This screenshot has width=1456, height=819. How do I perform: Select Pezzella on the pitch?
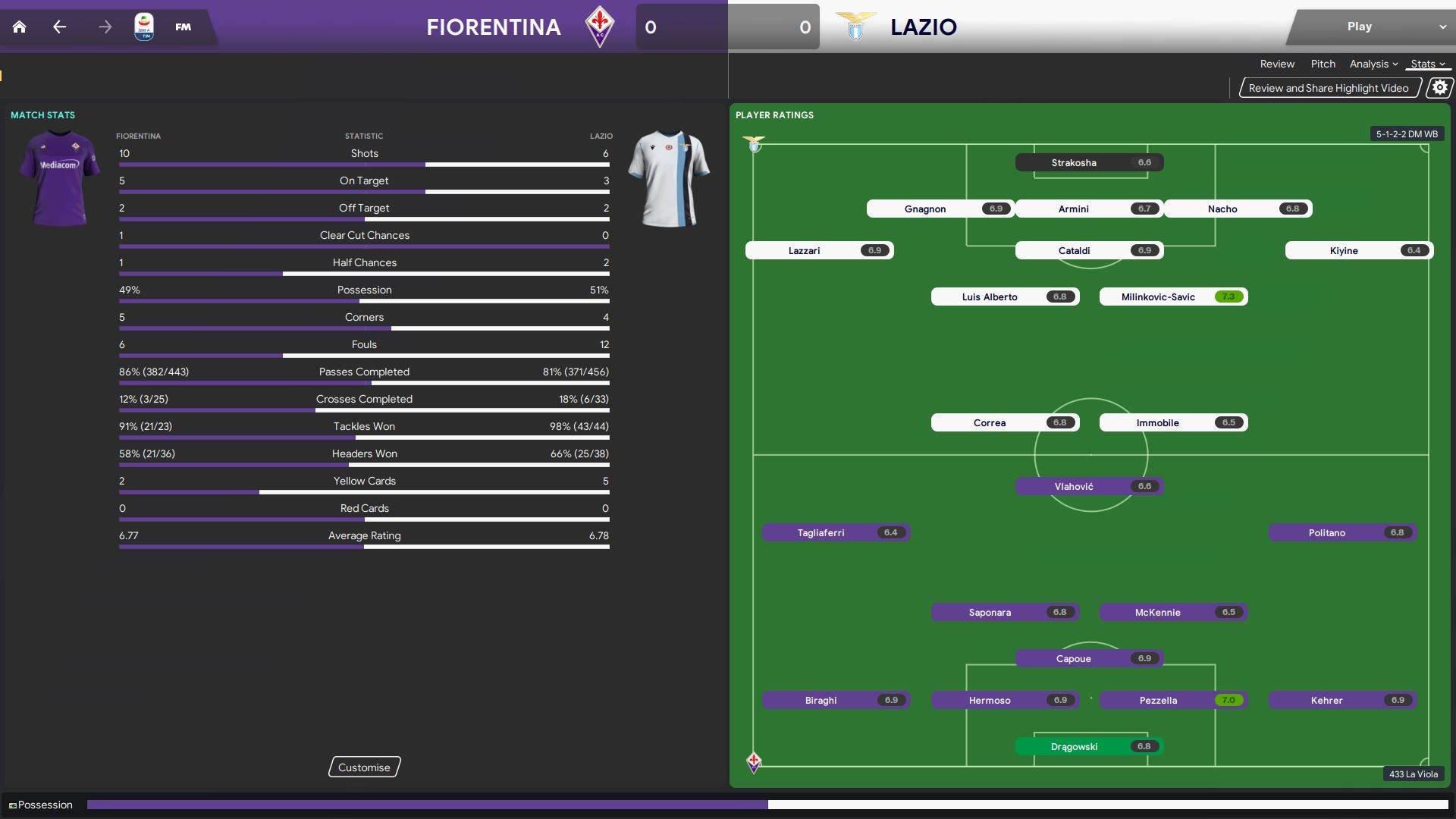pos(1173,700)
